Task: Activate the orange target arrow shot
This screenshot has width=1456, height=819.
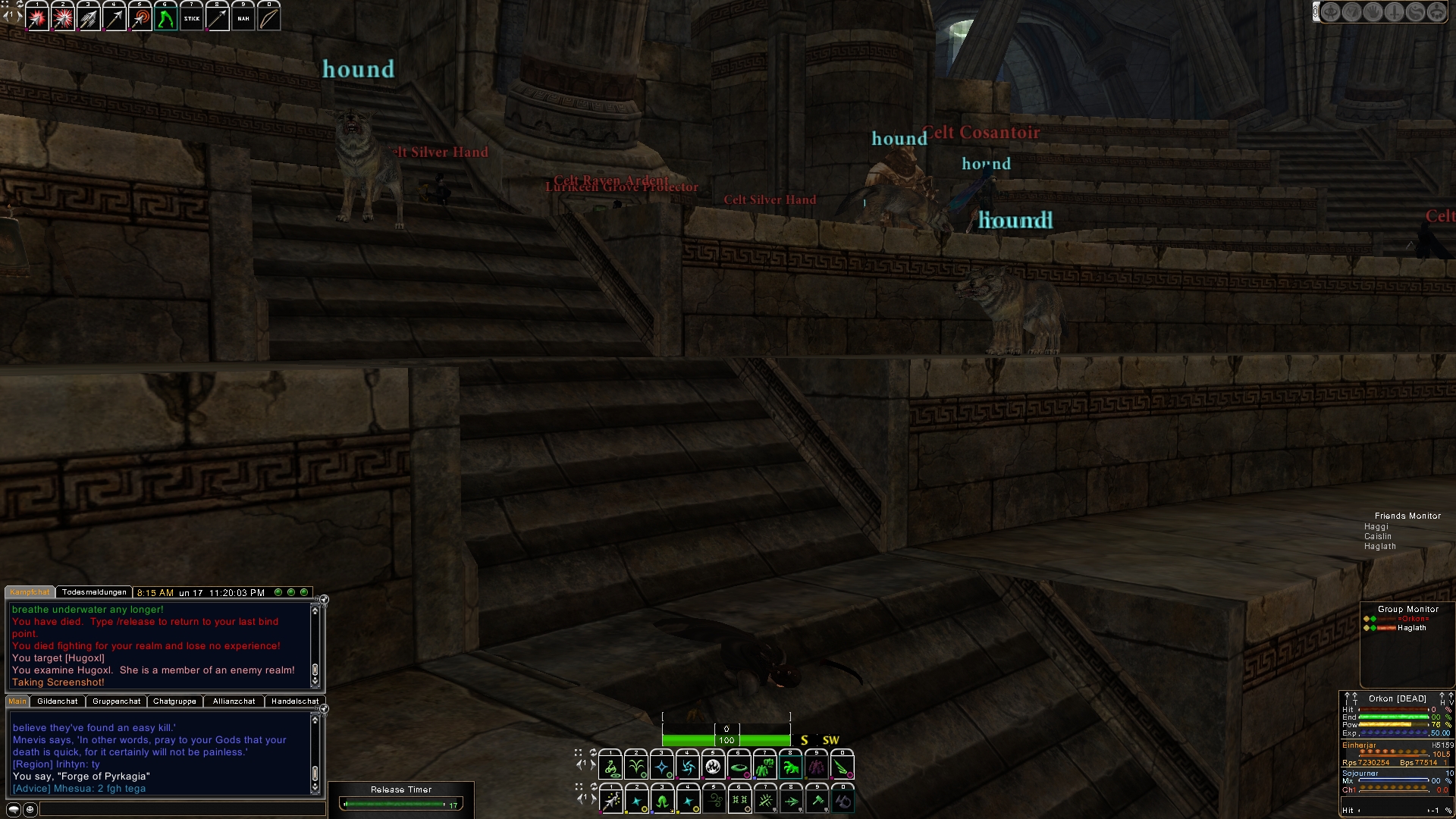Action: pyautogui.click(x=140, y=19)
